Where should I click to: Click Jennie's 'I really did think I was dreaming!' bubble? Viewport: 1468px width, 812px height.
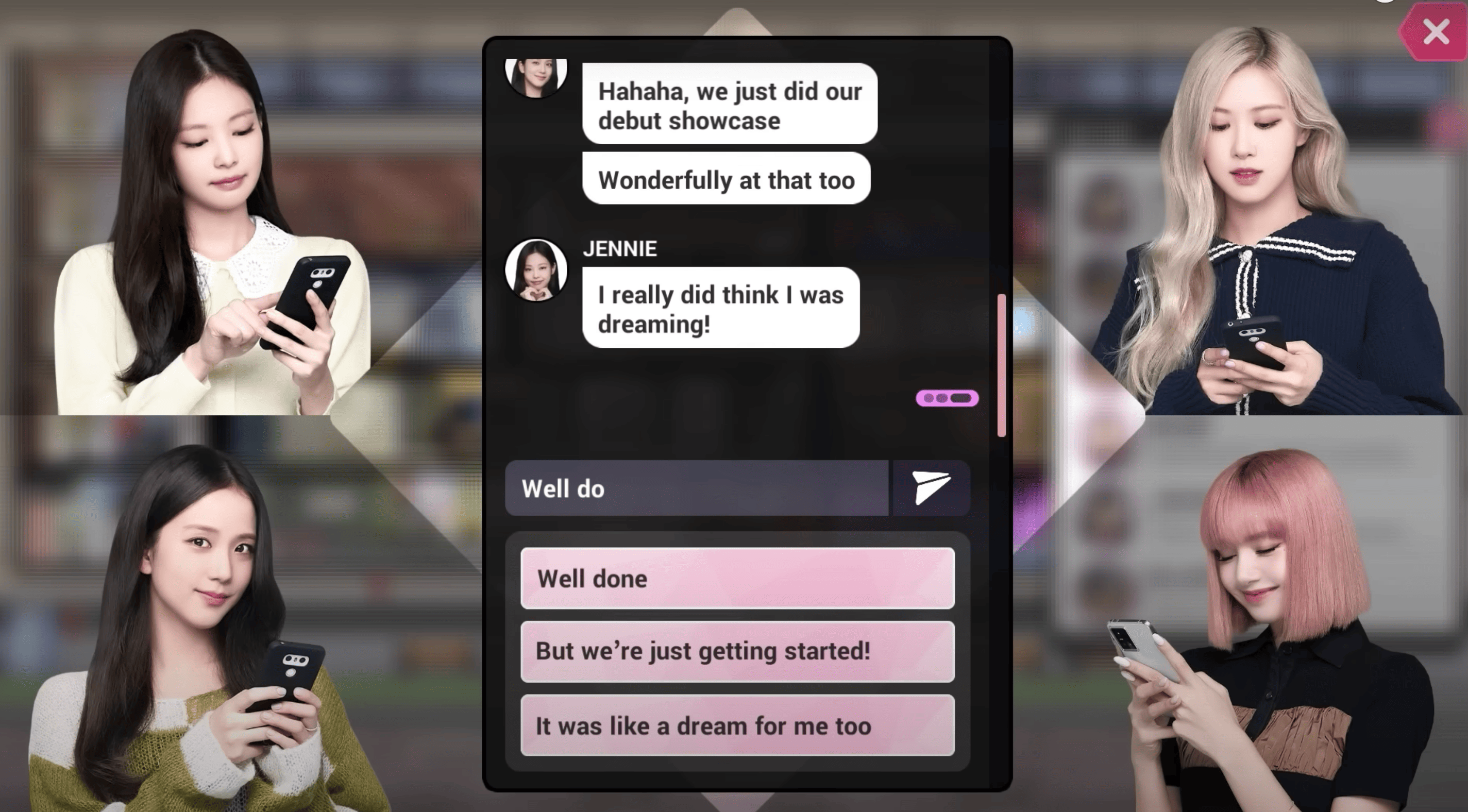[721, 310]
